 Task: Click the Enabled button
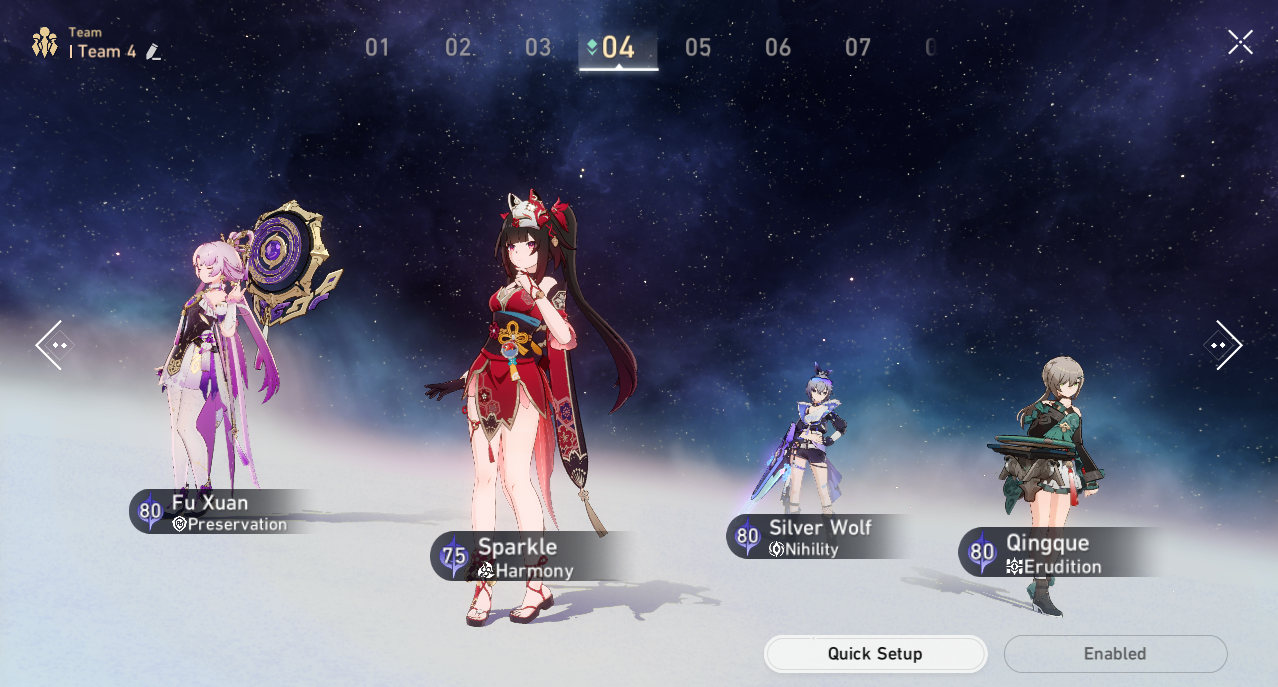tap(1115, 654)
